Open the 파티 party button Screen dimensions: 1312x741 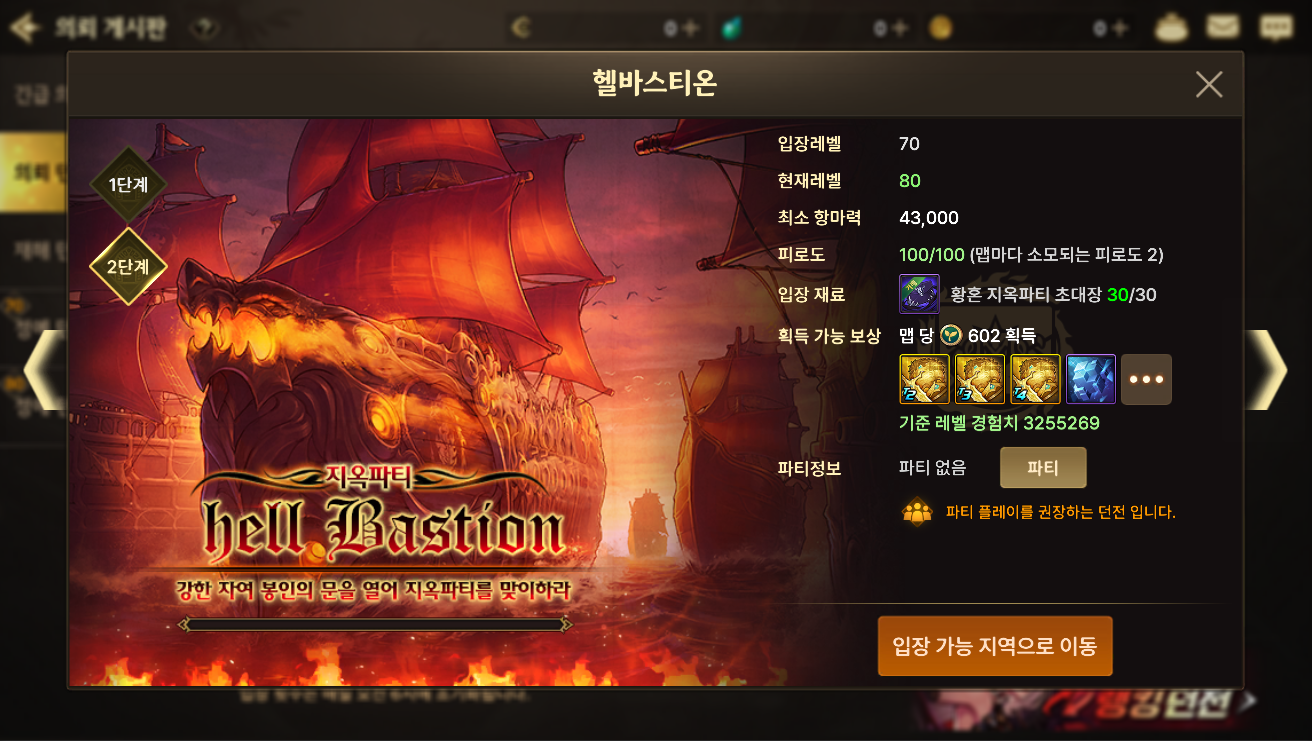(x=1042, y=468)
